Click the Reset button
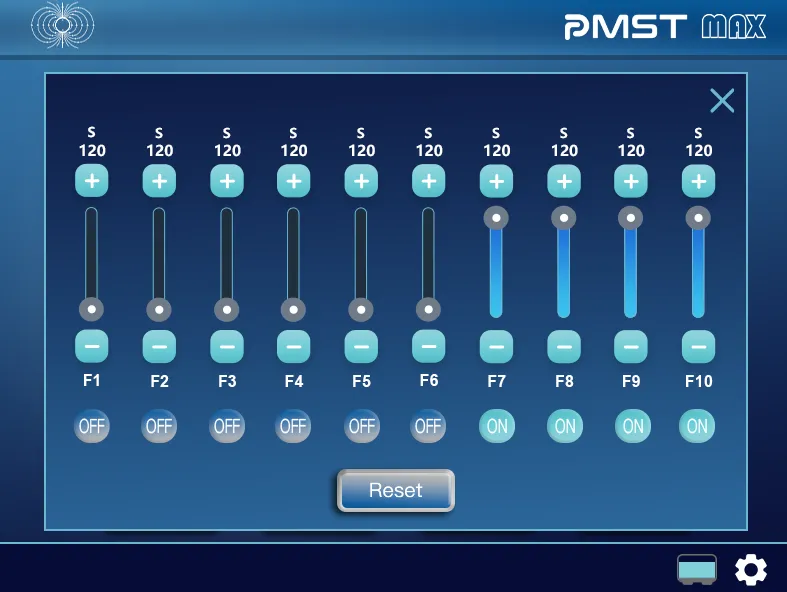 396,490
